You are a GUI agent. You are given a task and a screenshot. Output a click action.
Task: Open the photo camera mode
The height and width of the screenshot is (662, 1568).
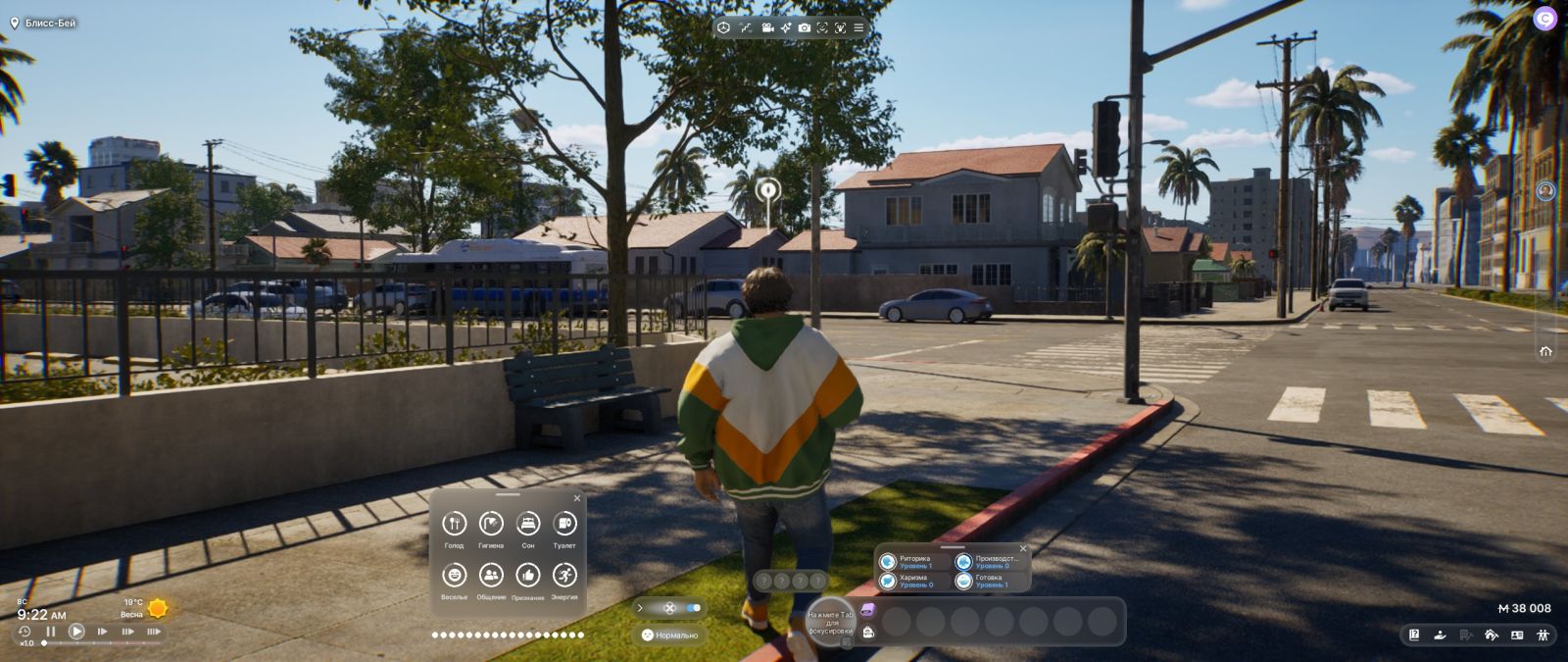(x=804, y=28)
